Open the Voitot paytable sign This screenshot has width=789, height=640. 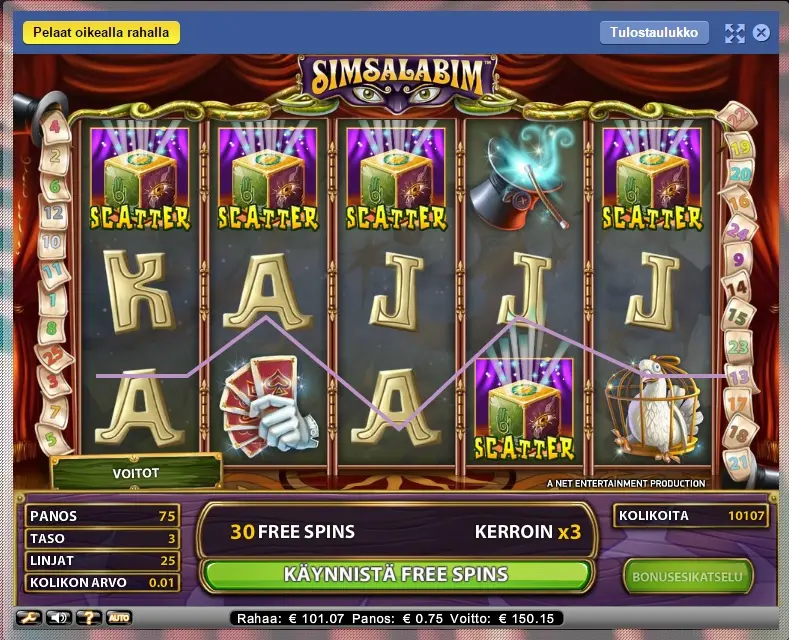[137, 473]
